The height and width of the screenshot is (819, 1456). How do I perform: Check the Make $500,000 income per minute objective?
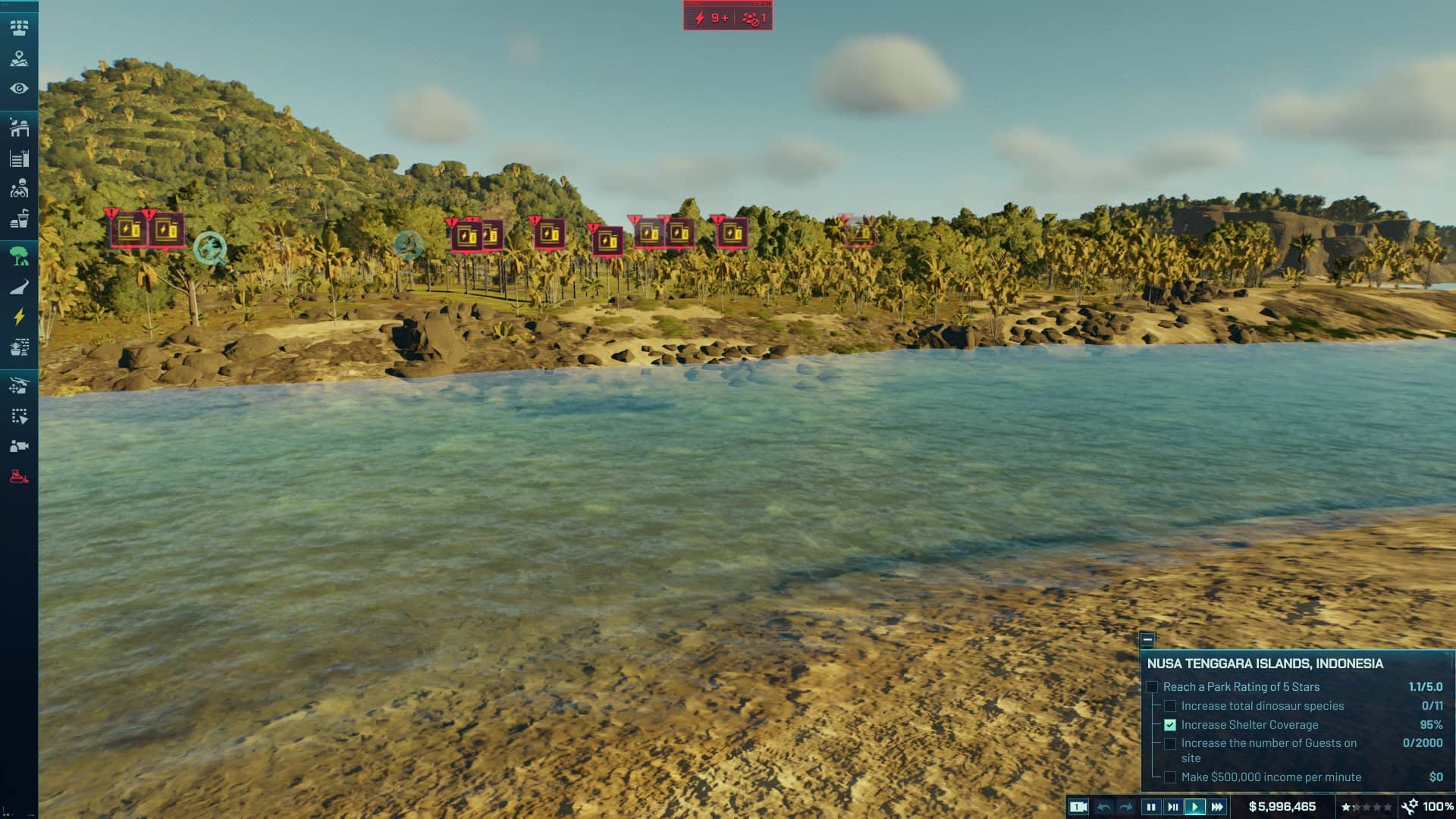[1169, 777]
